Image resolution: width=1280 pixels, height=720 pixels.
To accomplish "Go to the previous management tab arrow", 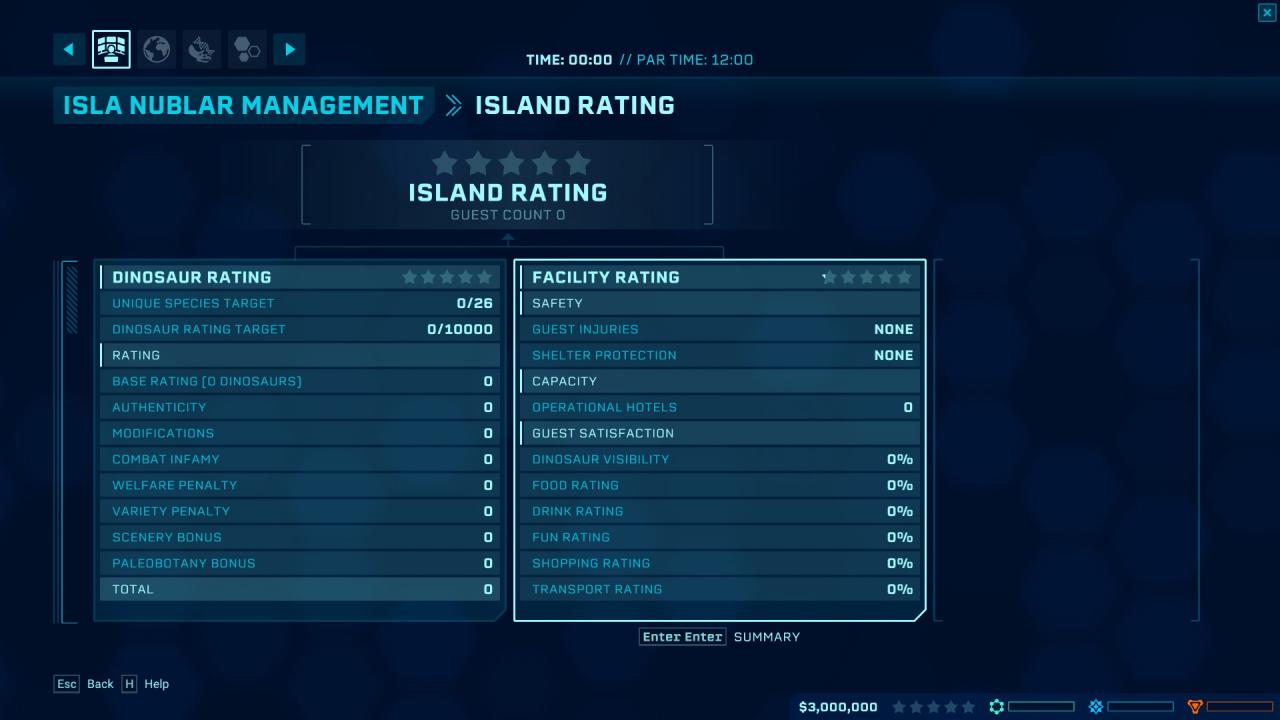I will [69, 49].
